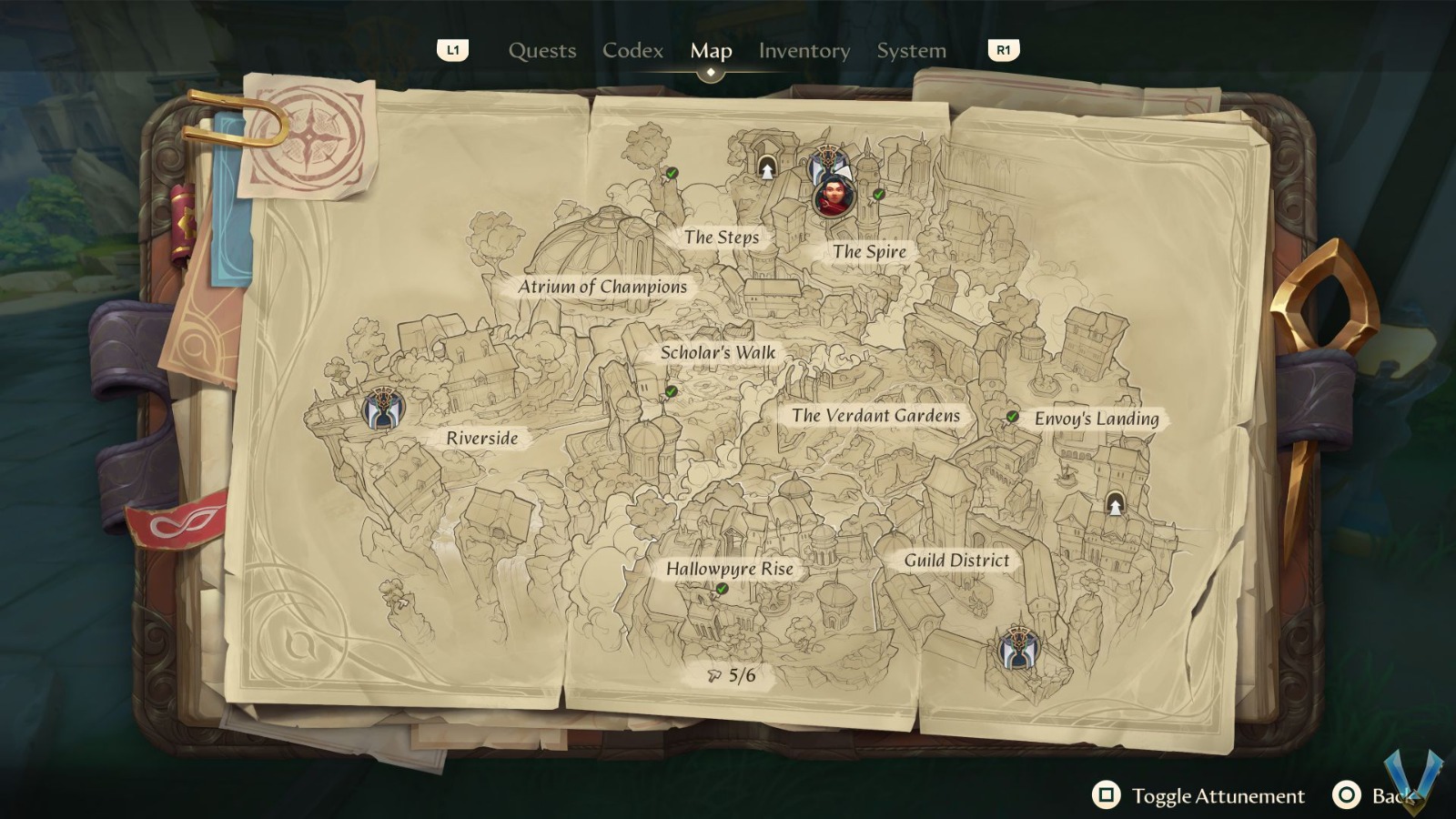Open the Quests menu
1456x819 pixels.
point(541,51)
